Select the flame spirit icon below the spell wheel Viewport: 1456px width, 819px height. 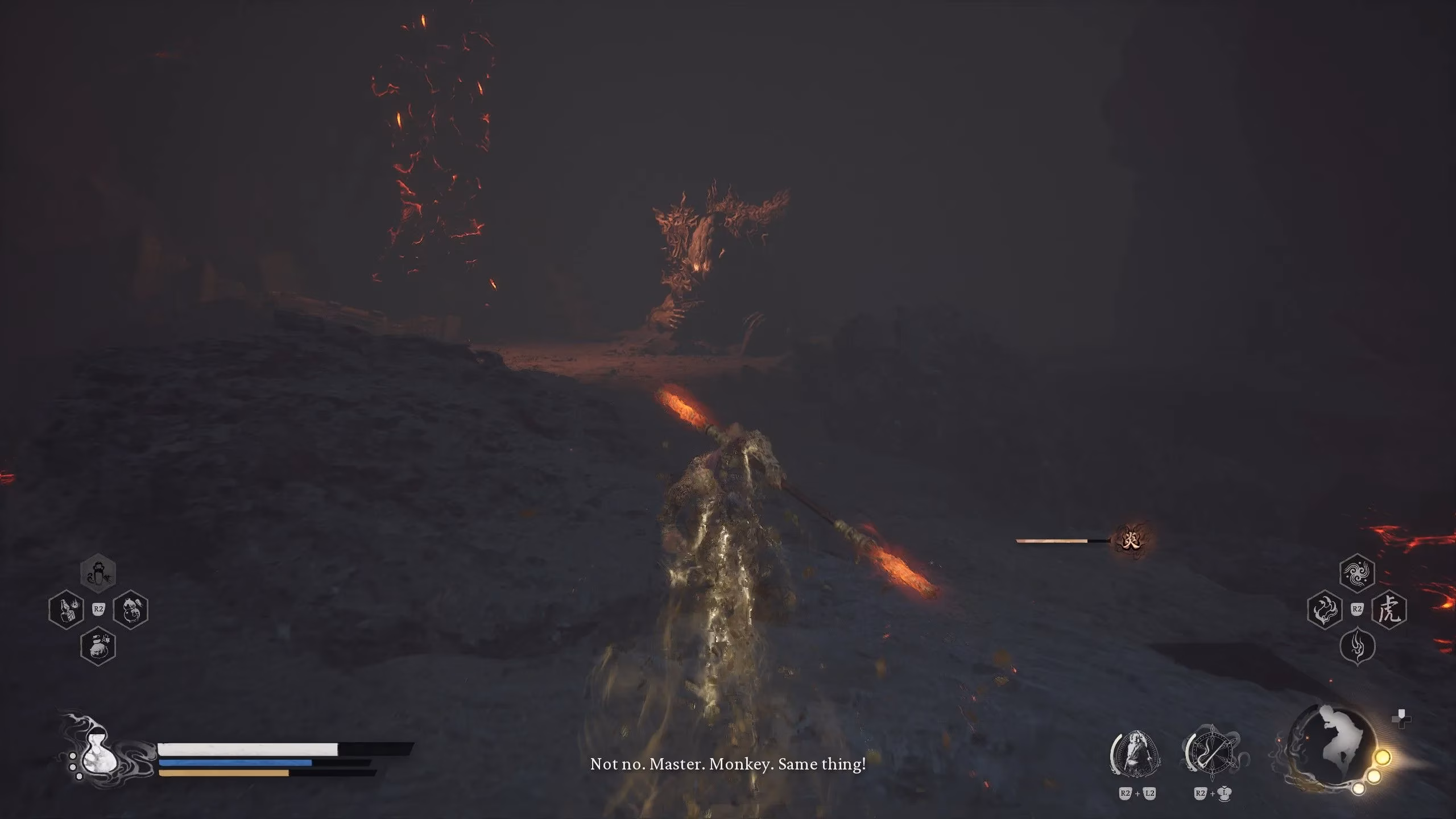click(1357, 647)
